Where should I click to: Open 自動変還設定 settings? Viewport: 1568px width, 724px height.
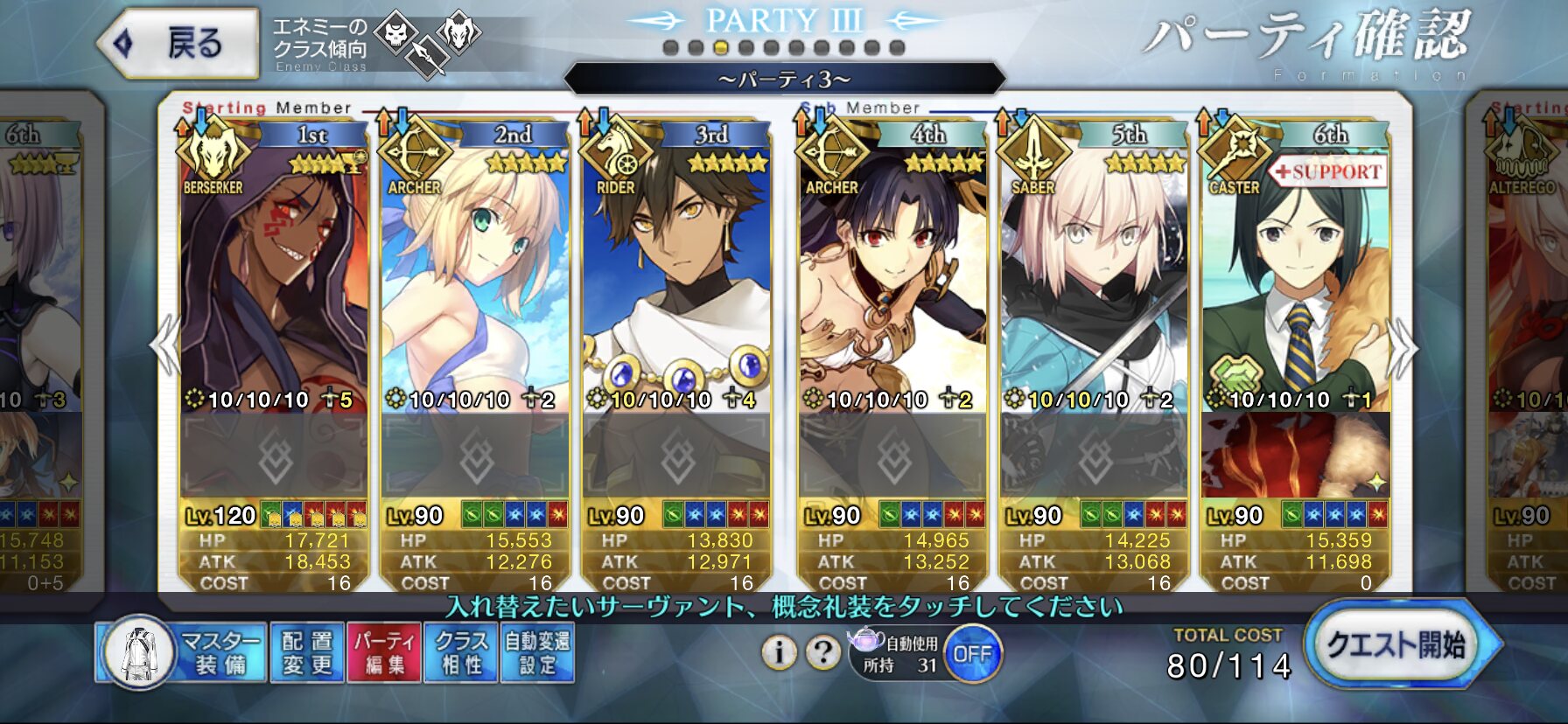coord(537,653)
